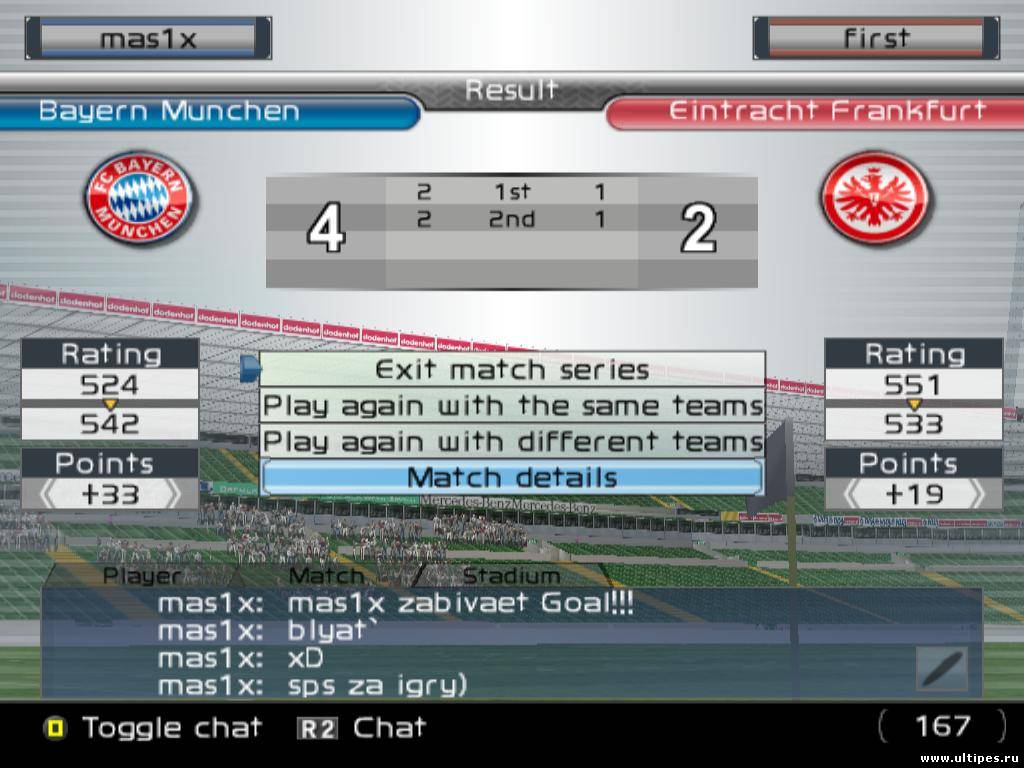Viewport: 1024px width, 768px height.
Task: Click the pencil chat icon
Action: coord(942,668)
